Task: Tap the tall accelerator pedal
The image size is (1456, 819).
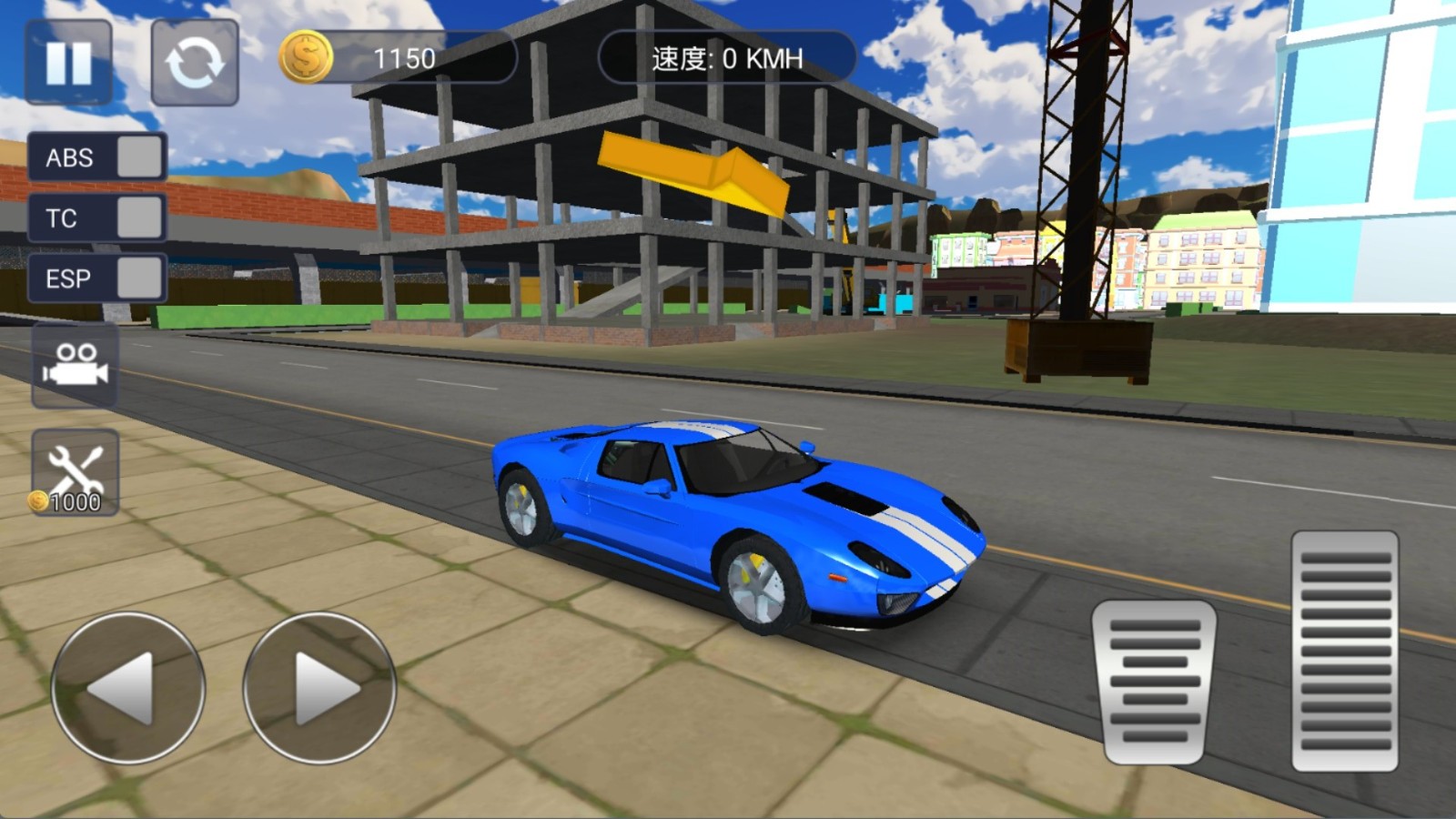Action: coord(1344,652)
